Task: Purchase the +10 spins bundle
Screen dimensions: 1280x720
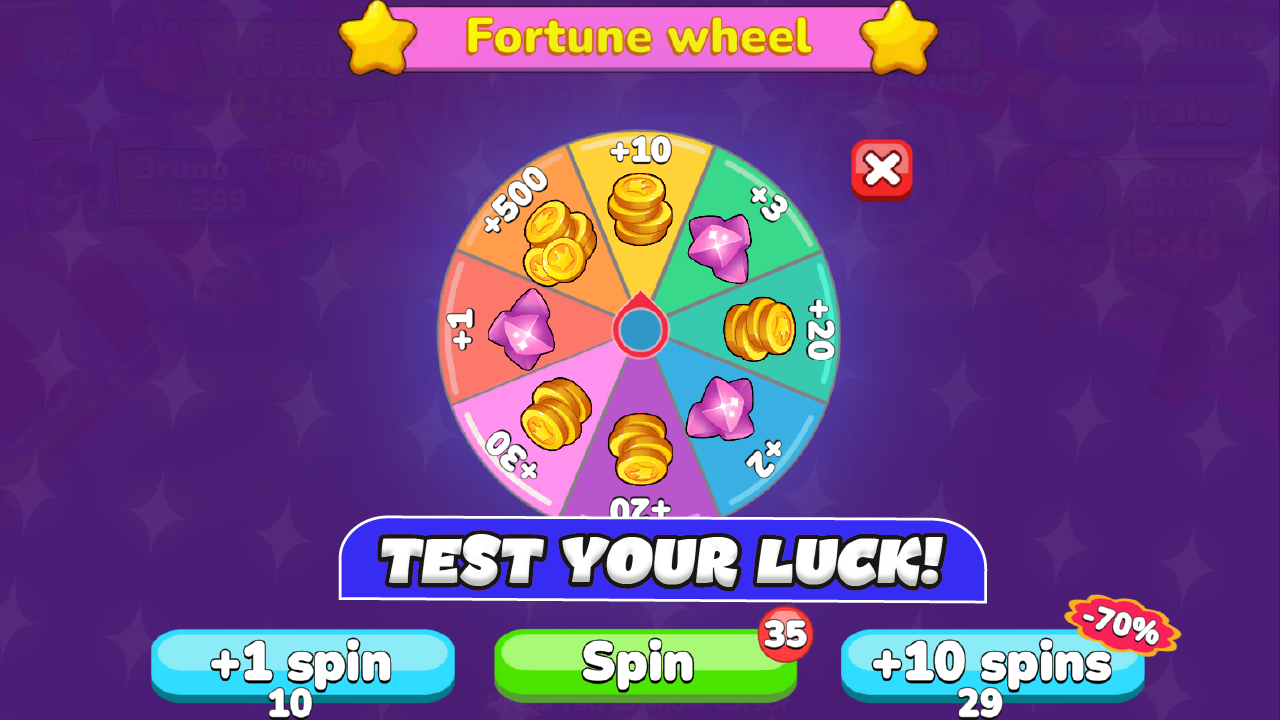Action: 994,662
